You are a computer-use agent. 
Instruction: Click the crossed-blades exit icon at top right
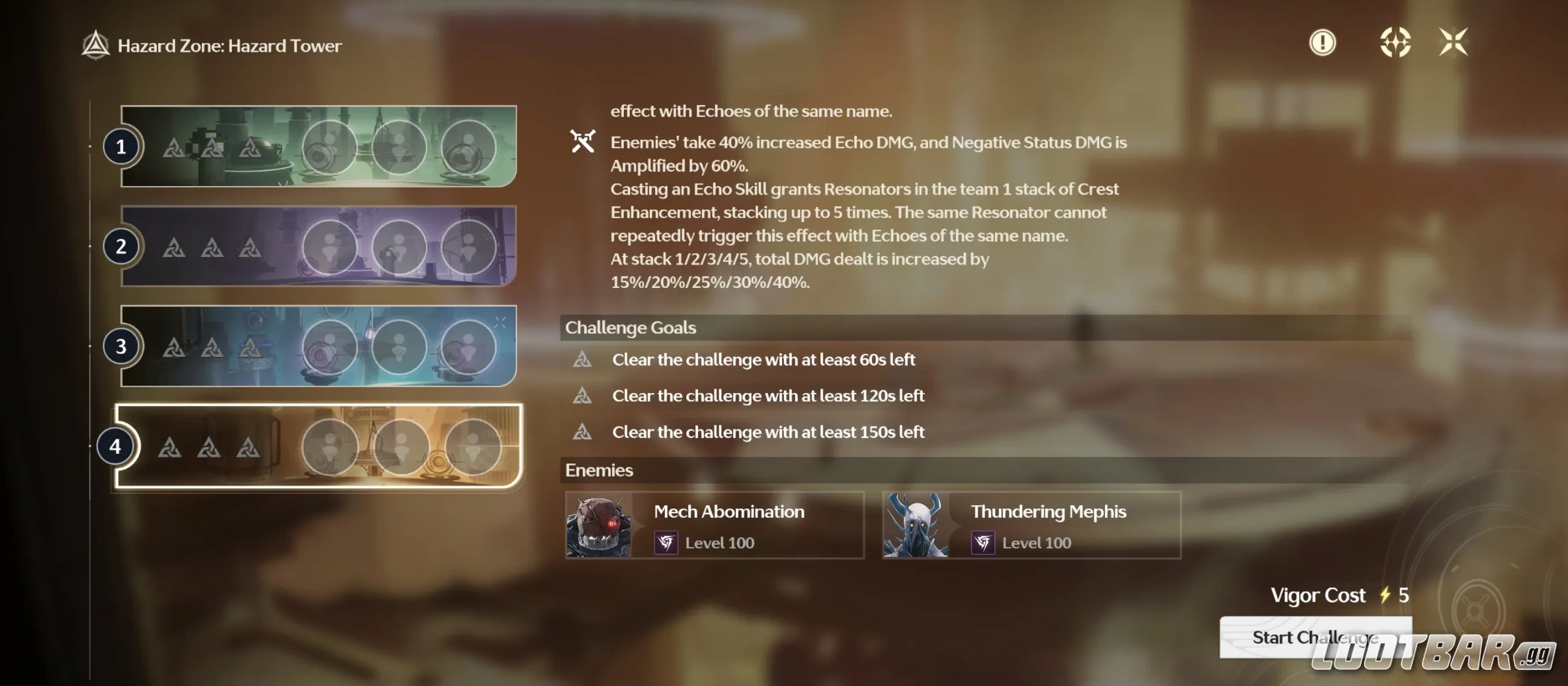[x=1454, y=43]
